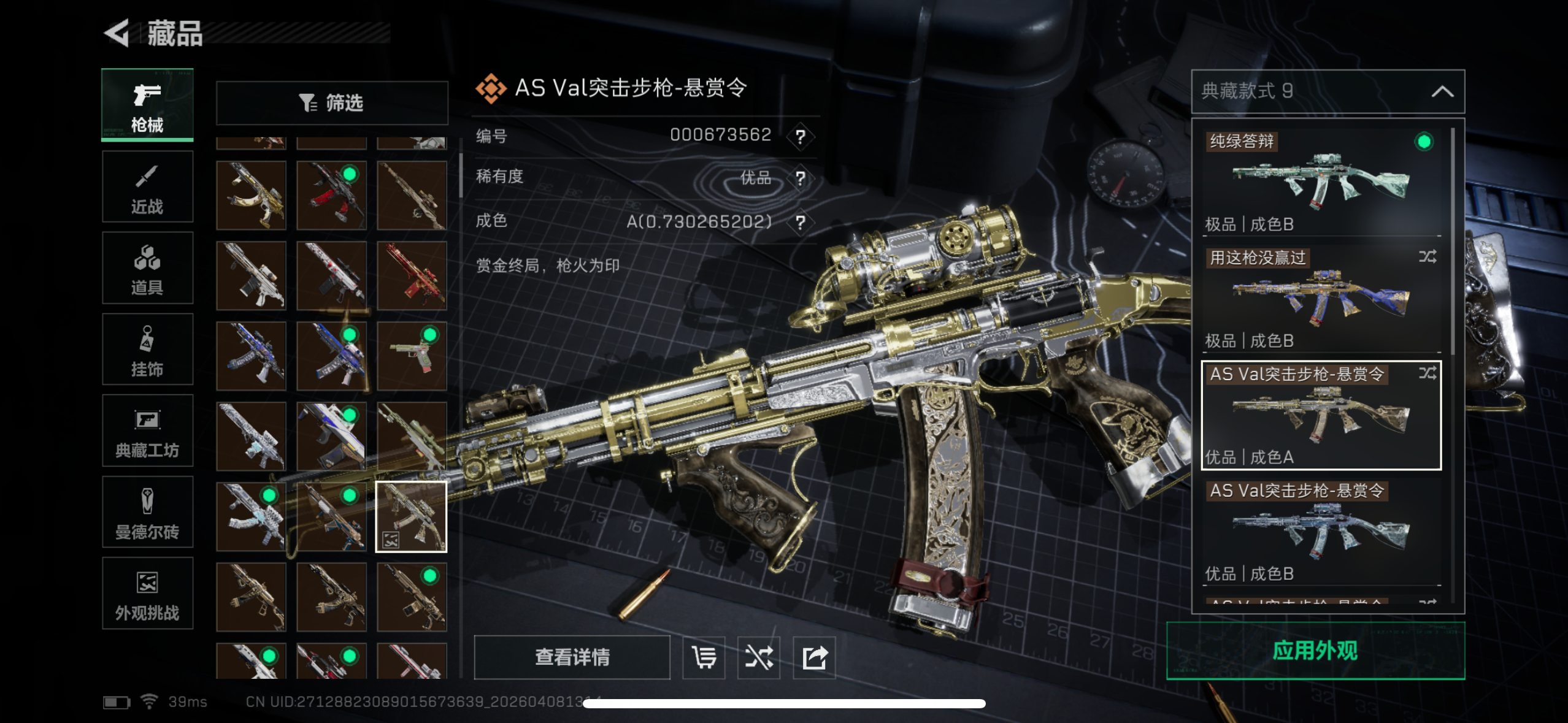Screen dimensions: 1568x723
Task: Share the skin with the export icon
Action: 814,657
